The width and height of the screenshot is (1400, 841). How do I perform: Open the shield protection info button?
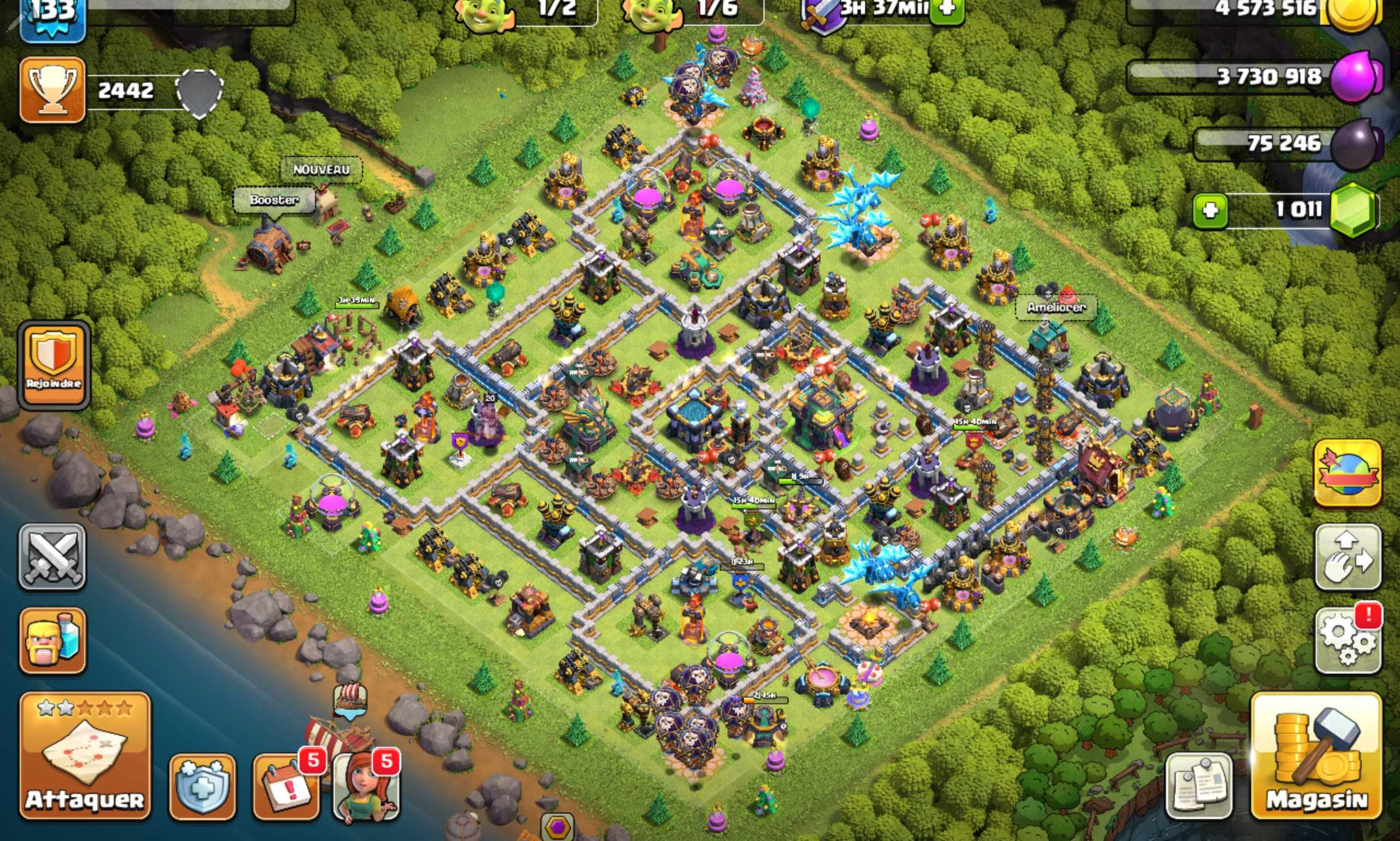click(x=202, y=787)
